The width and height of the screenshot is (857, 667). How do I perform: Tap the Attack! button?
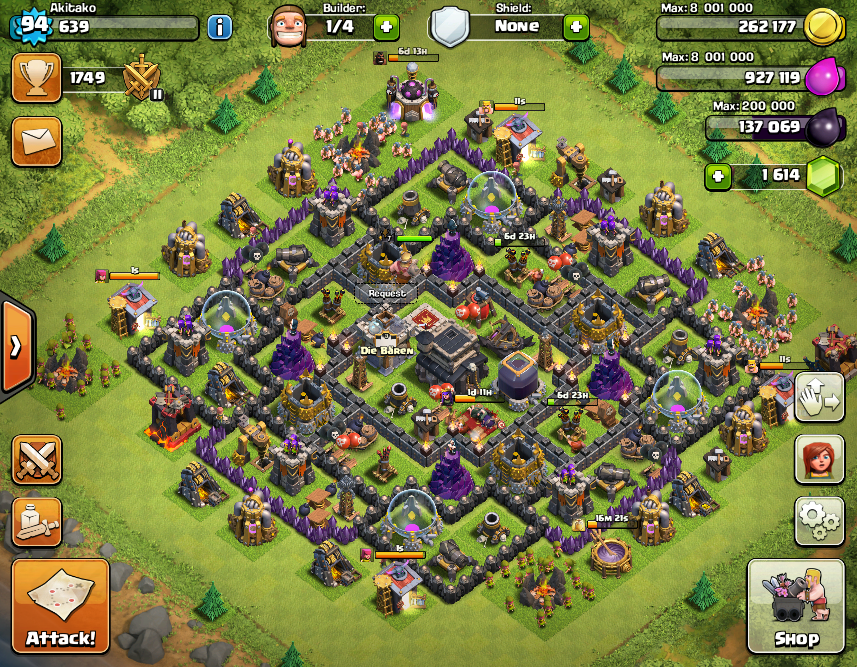point(60,607)
